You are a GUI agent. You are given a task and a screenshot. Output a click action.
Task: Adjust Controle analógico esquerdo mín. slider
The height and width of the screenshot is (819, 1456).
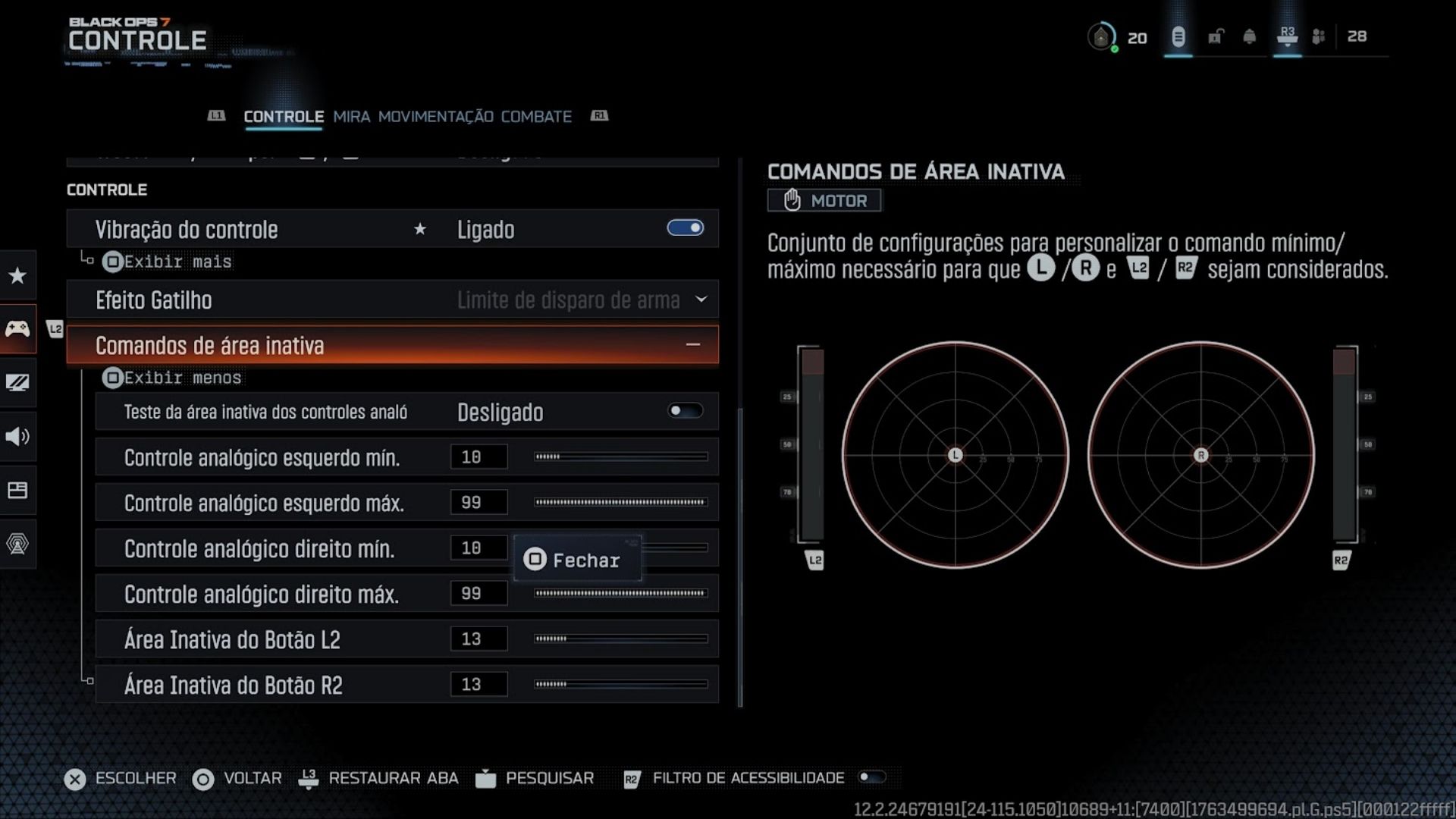click(x=620, y=457)
